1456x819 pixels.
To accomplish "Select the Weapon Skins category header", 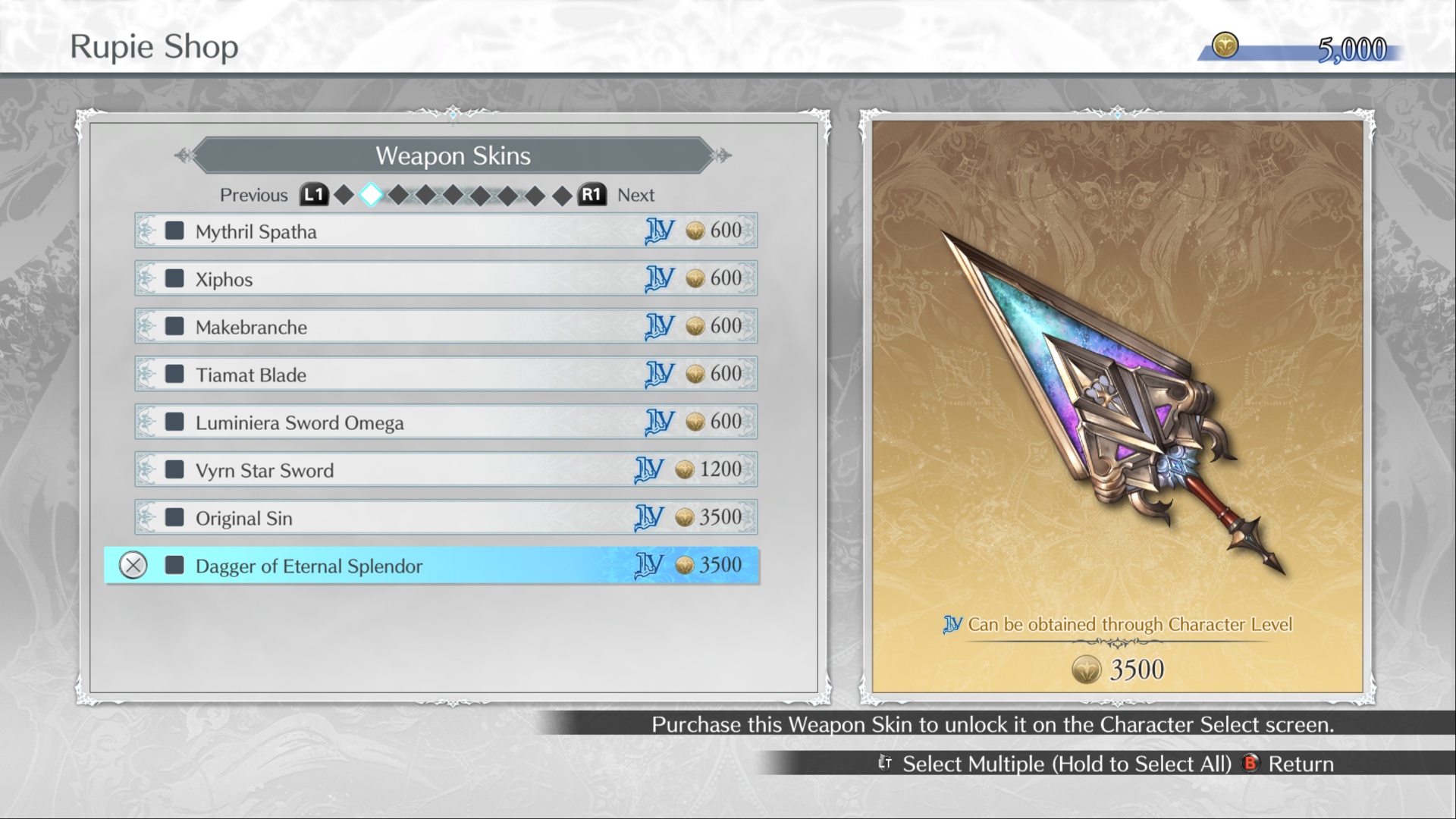I will point(453,156).
